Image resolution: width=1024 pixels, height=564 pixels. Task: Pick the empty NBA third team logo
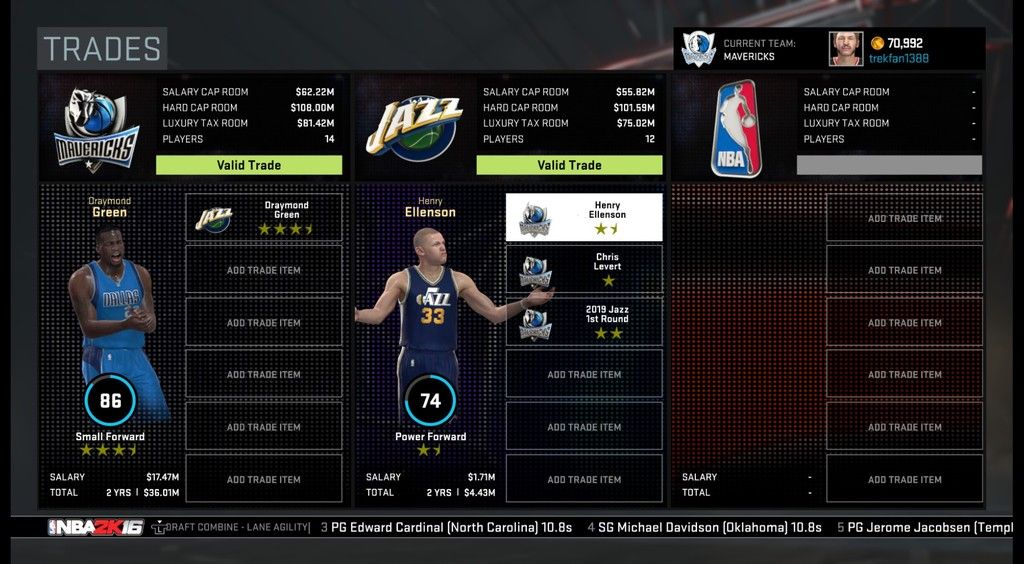pyautogui.click(x=736, y=129)
